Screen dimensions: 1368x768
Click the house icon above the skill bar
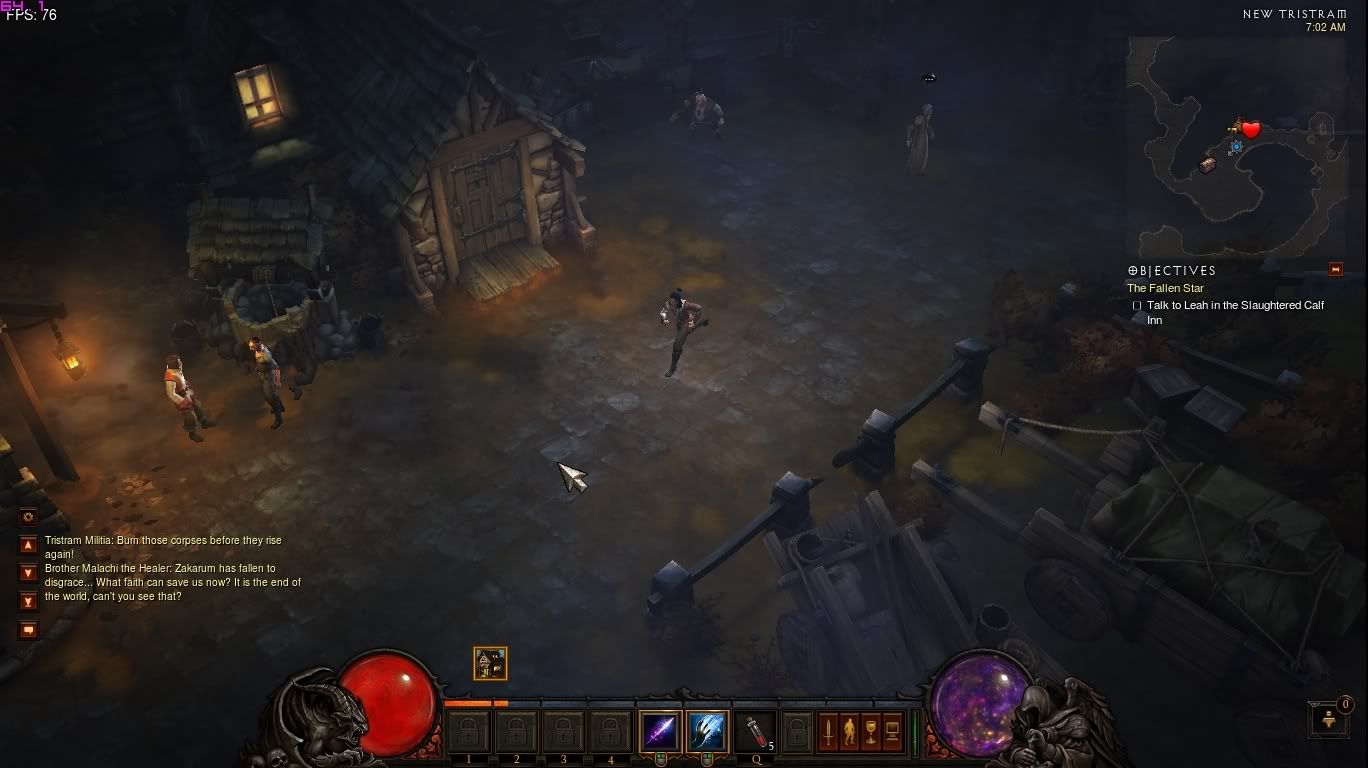click(x=490, y=663)
